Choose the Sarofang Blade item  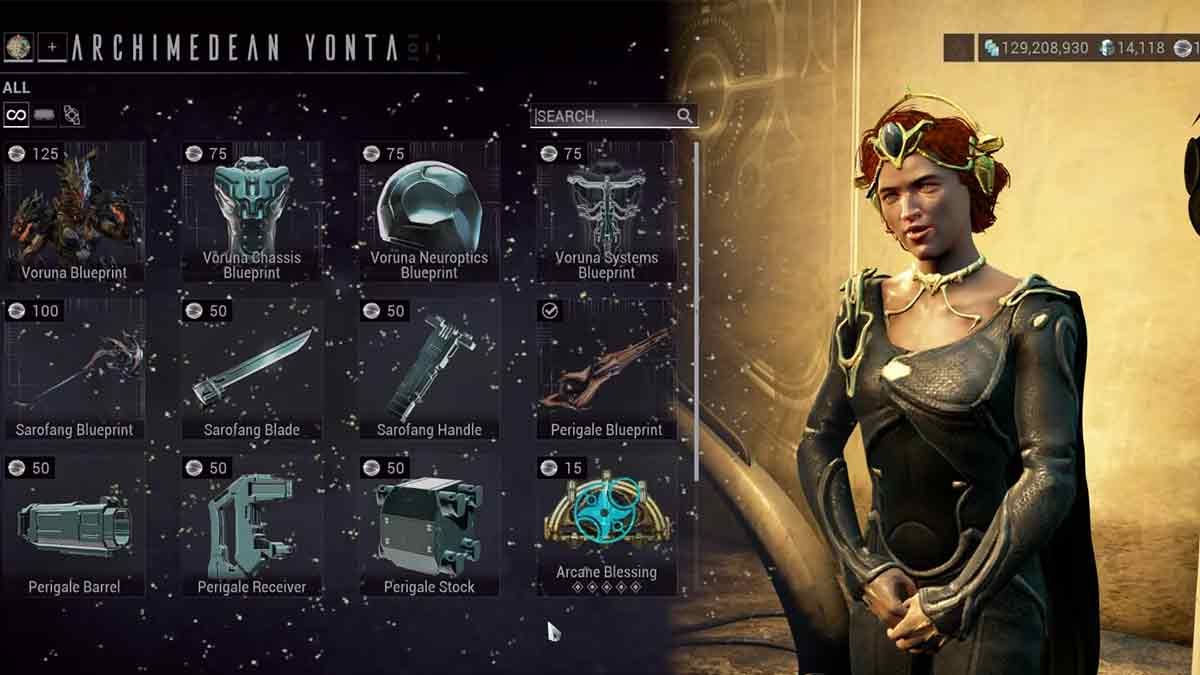pyautogui.click(x=251, y=370)
